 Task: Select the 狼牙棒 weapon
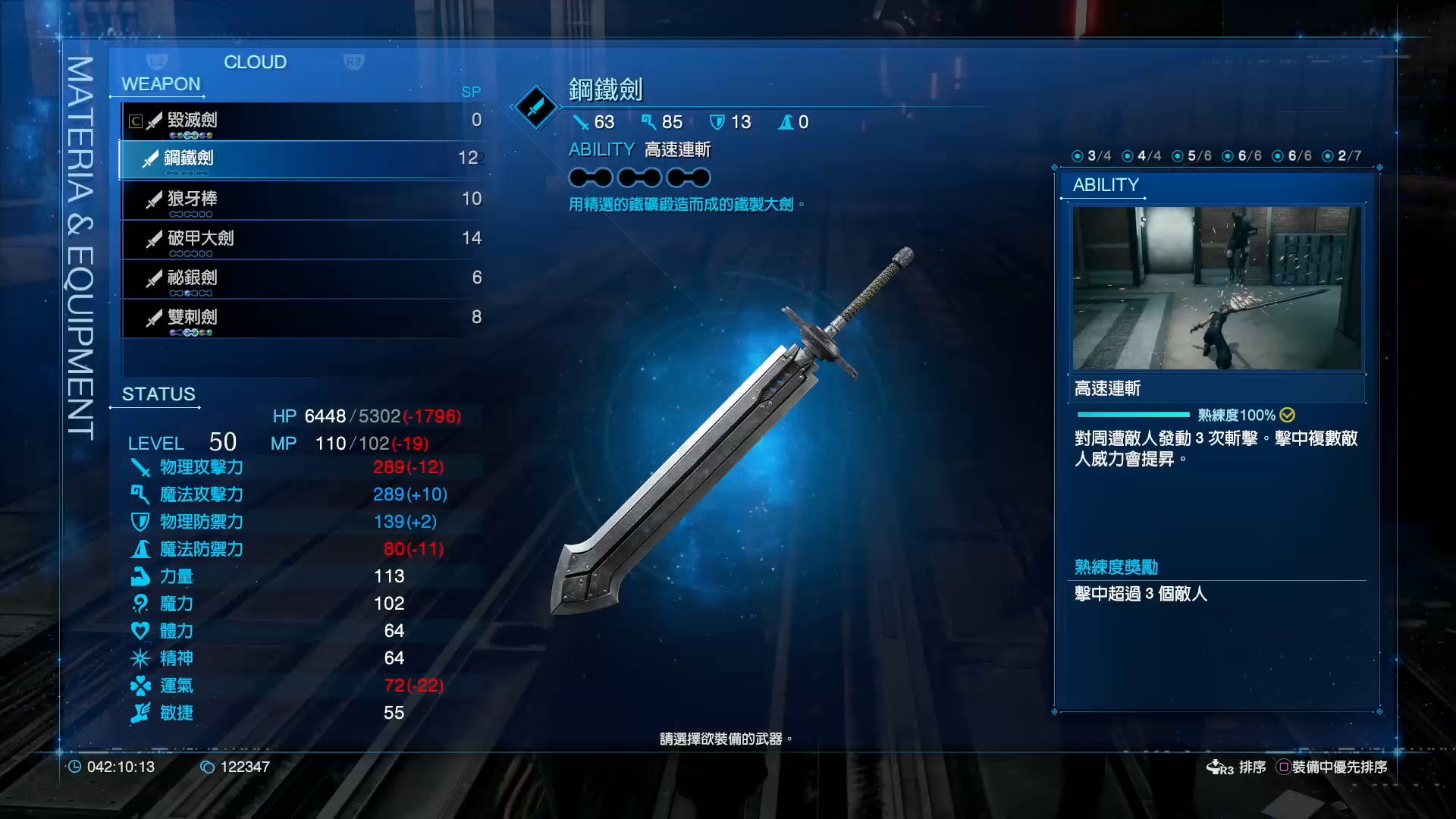[x=303, y=199]
